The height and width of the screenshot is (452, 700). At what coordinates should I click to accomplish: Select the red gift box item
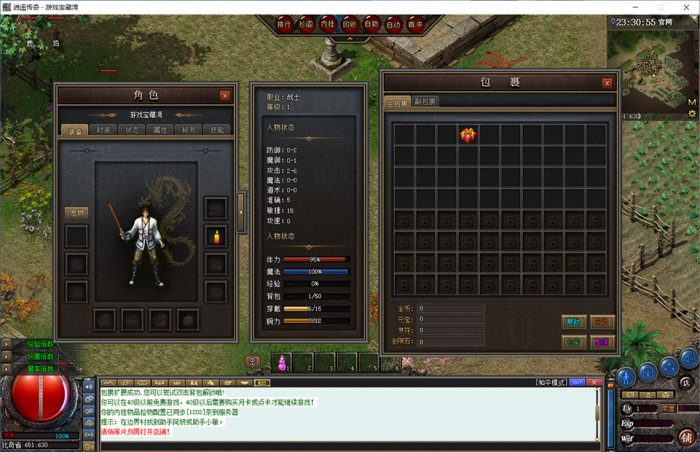click(x=467, y=134)
